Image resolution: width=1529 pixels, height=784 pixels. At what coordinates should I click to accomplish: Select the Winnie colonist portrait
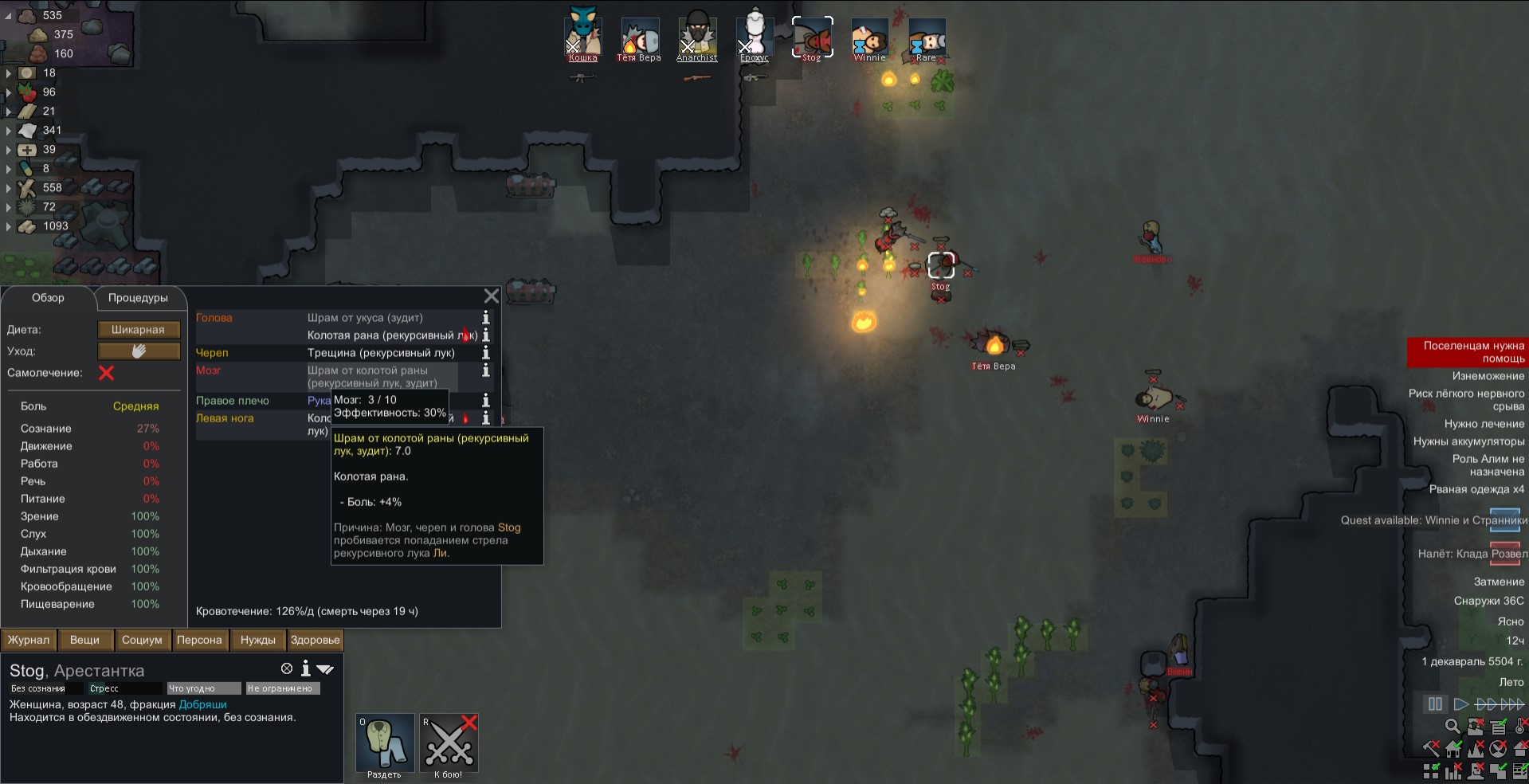(x=869, y=38)
